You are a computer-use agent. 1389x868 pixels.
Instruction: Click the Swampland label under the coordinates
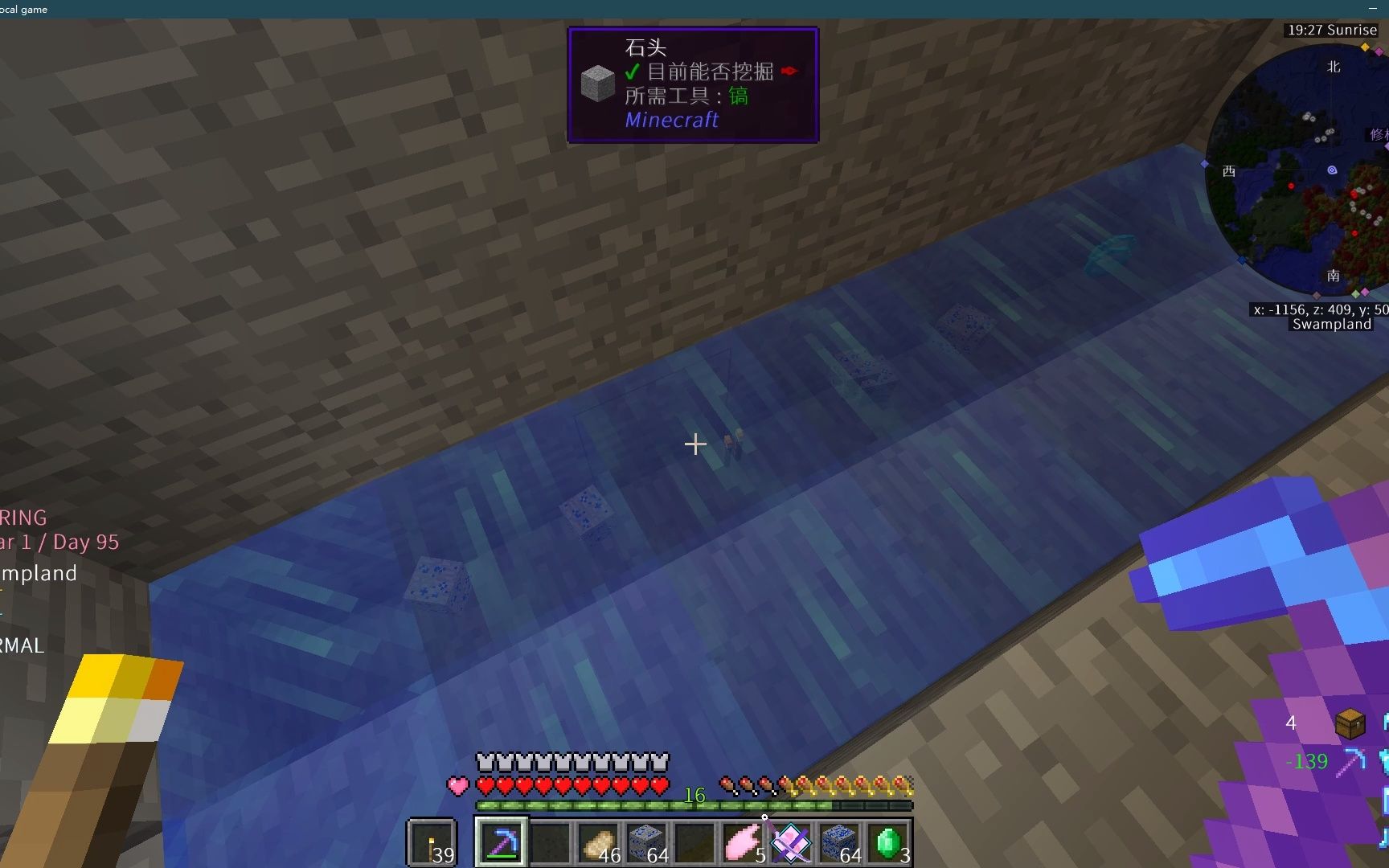click(1331, 325)
